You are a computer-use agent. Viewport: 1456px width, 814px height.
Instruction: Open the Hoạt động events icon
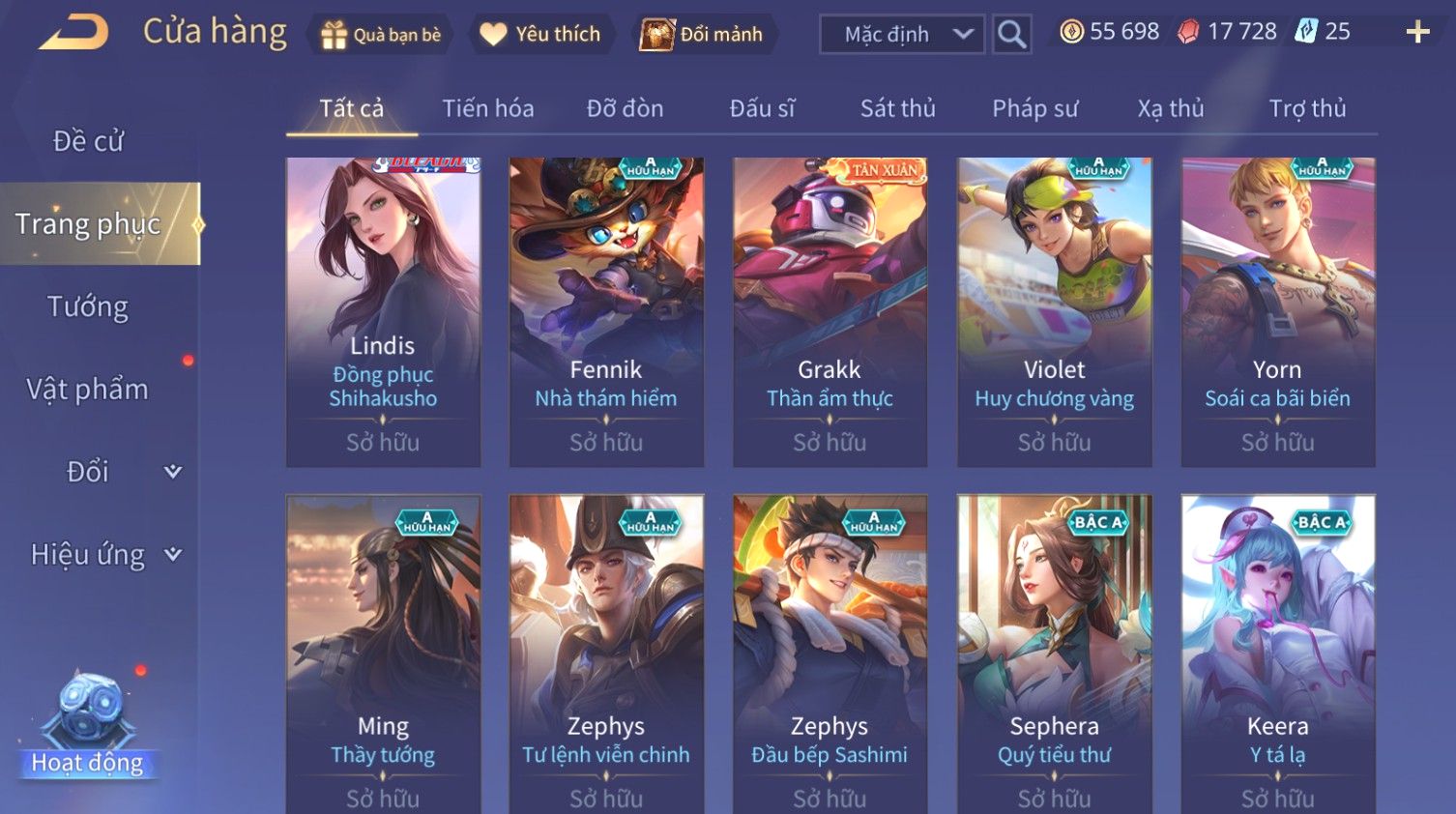click(x=88, y=727)
